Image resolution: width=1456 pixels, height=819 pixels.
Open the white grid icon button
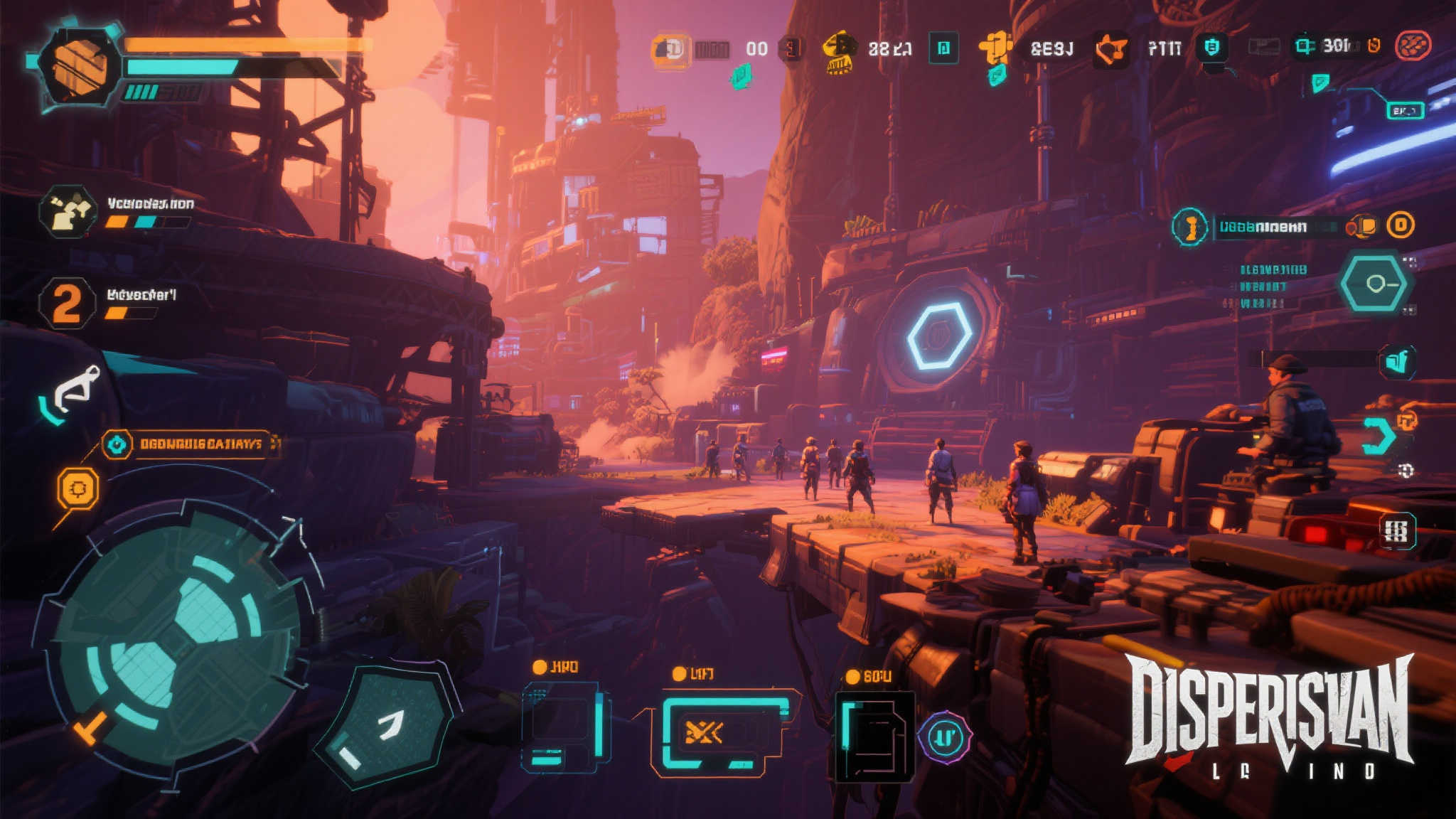point(1396,530)
